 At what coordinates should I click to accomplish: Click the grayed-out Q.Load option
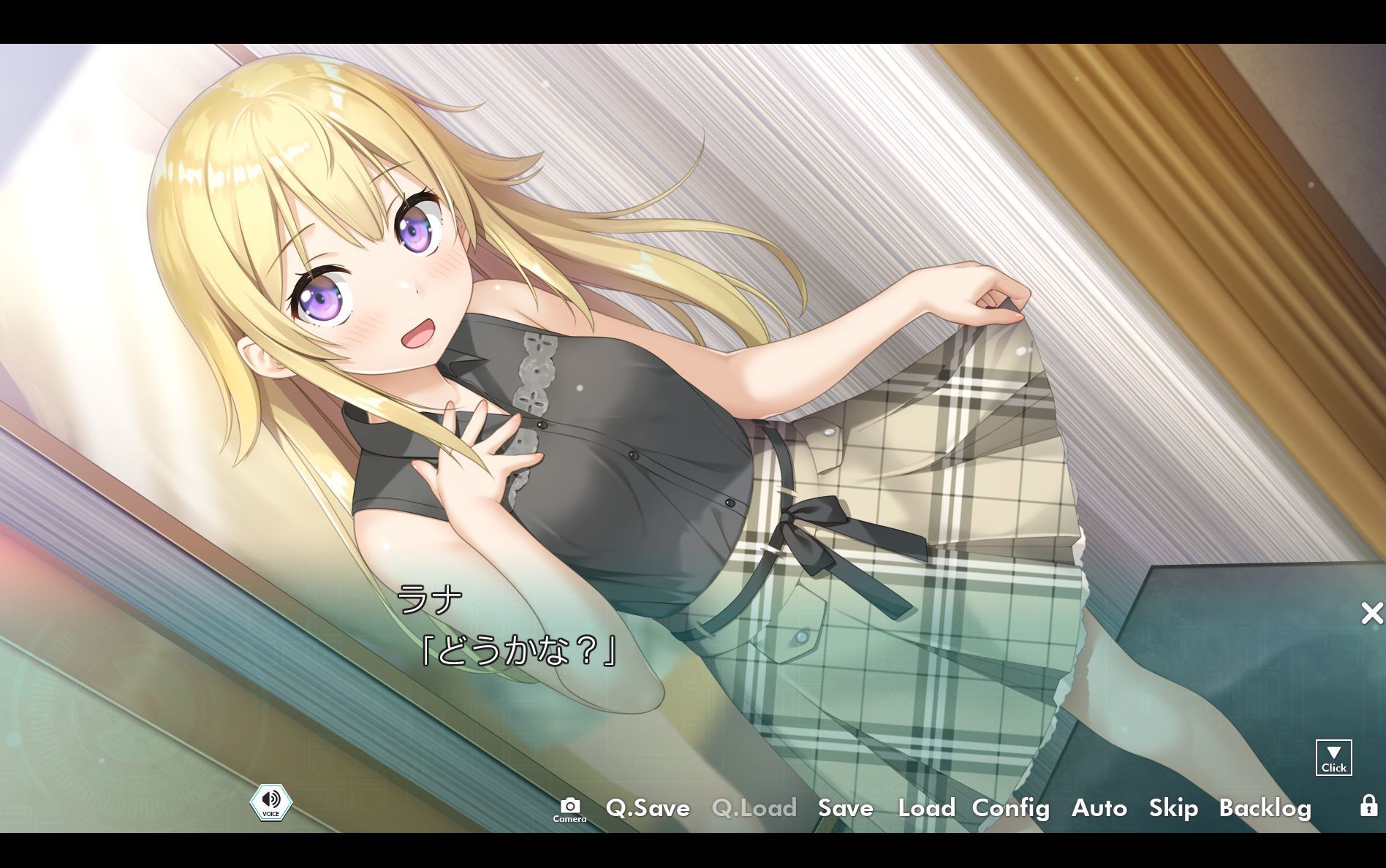(753, 809)
